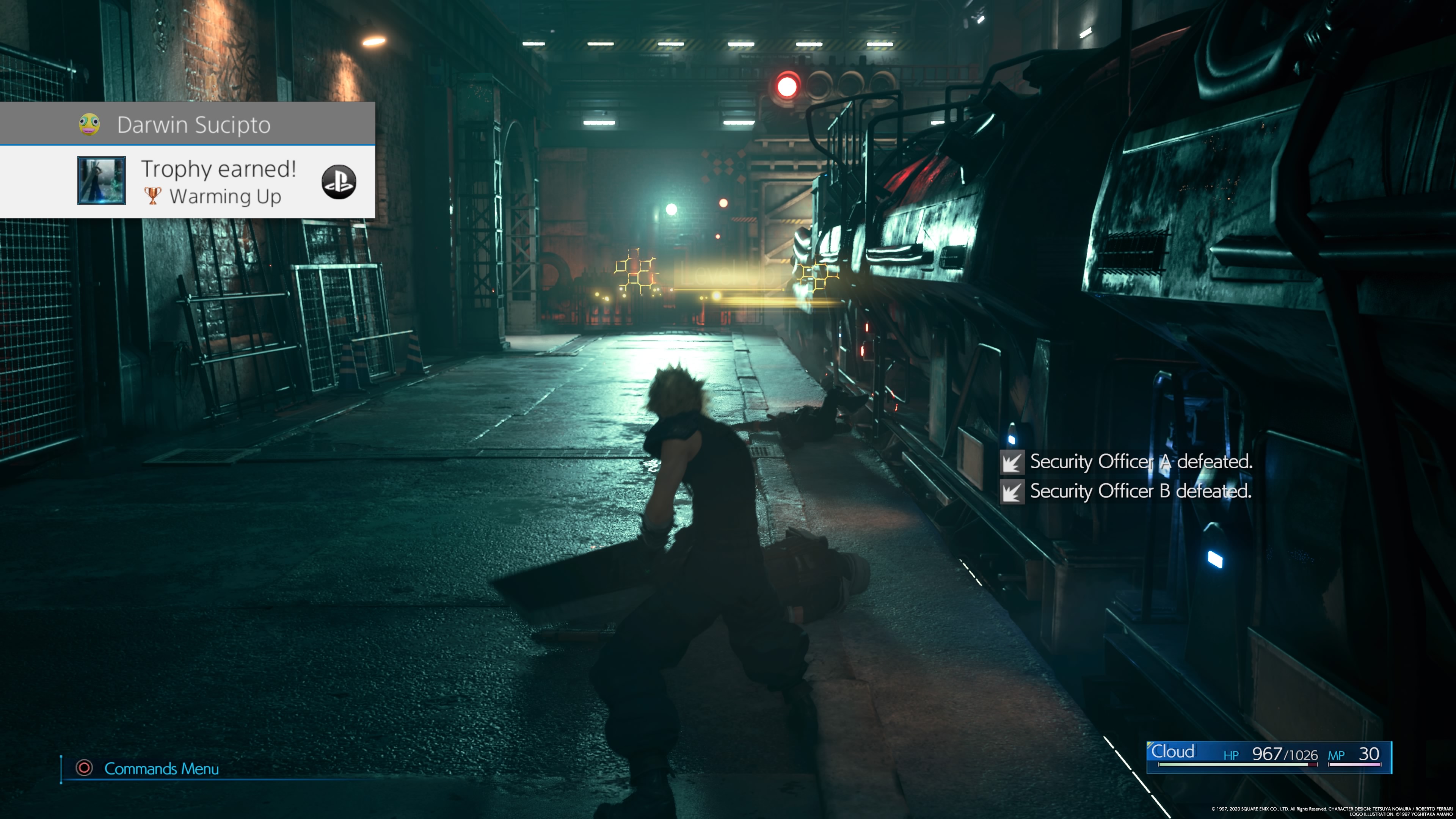Click the trophy thumbnail image
Screen dimensions: 1456x819
(x=102, y=180)
